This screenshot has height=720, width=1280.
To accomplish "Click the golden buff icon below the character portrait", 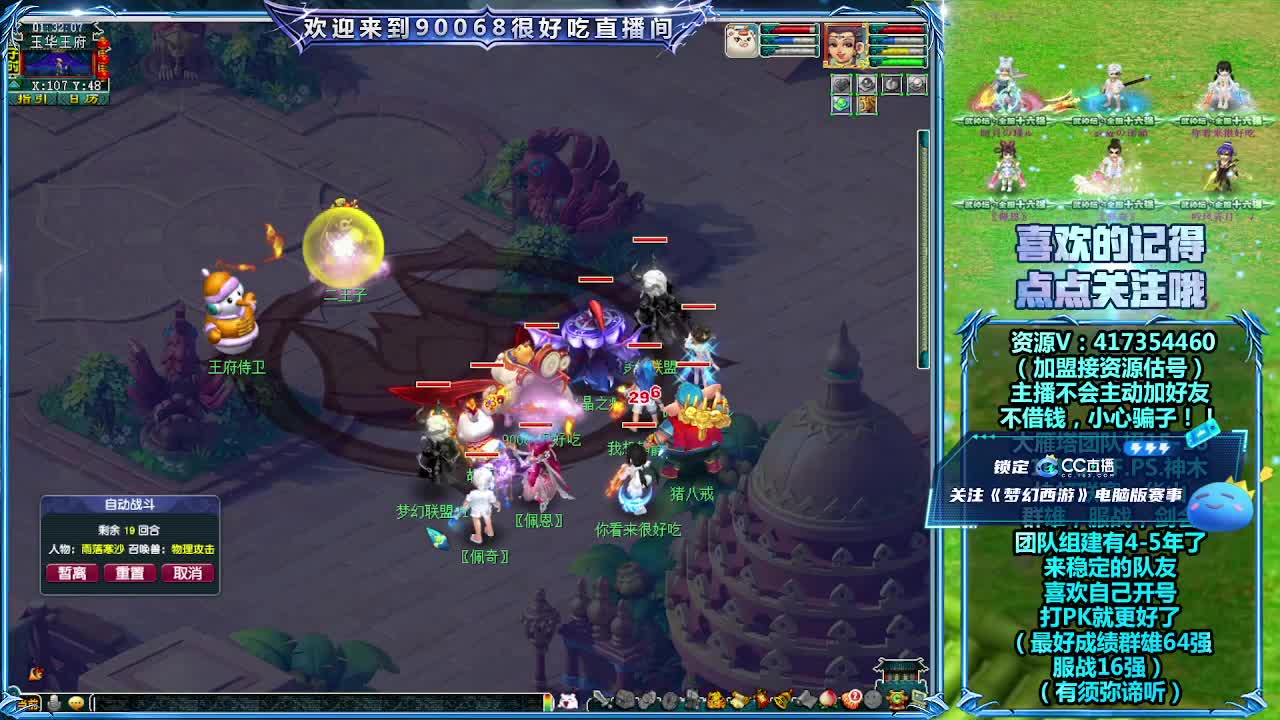I will pyautogui.click(x=867, y=105).
